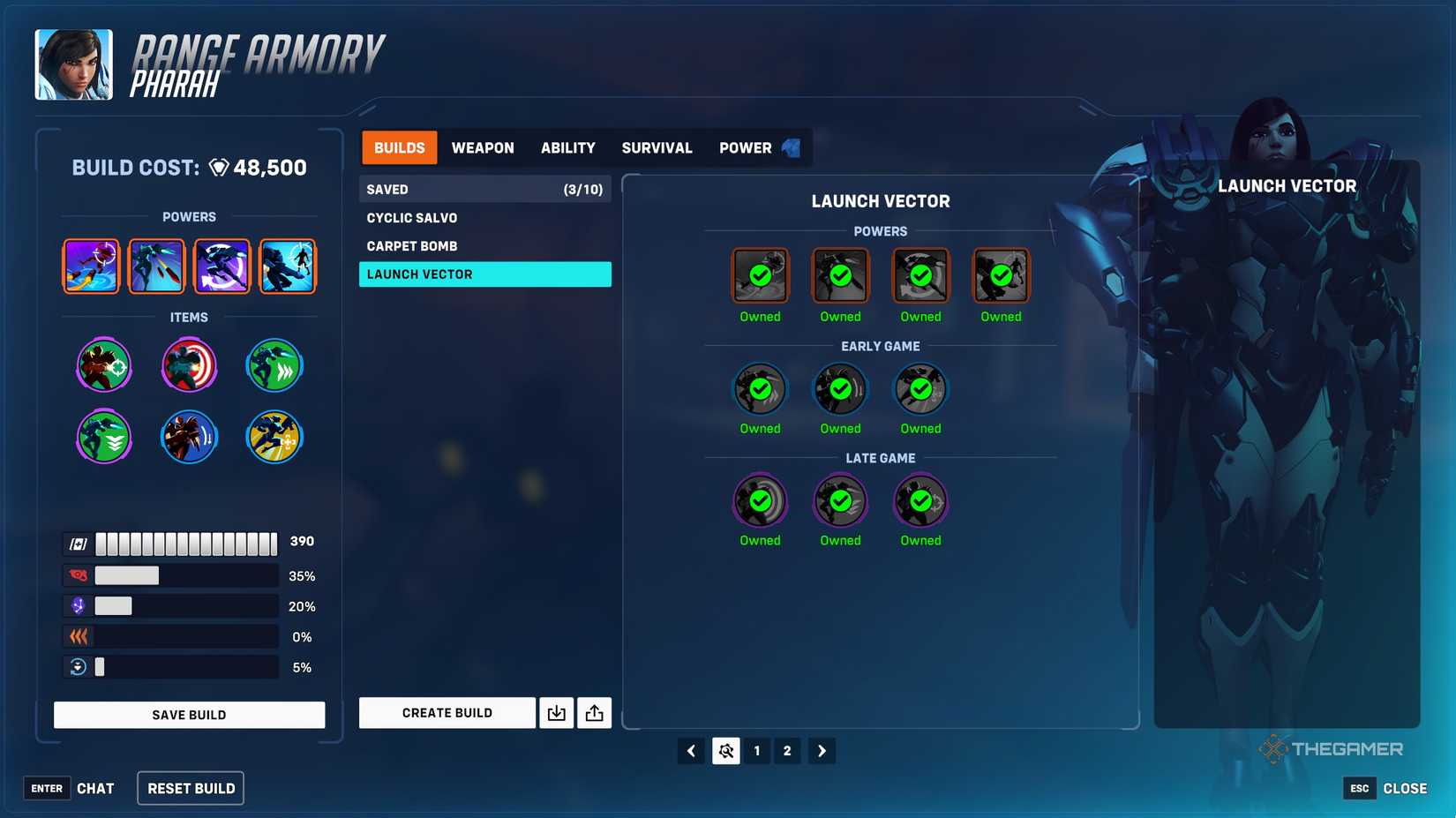The image size is (1456, 818).
Task: Click the ammo stat icon beside 390
Action: pos(78,542)
